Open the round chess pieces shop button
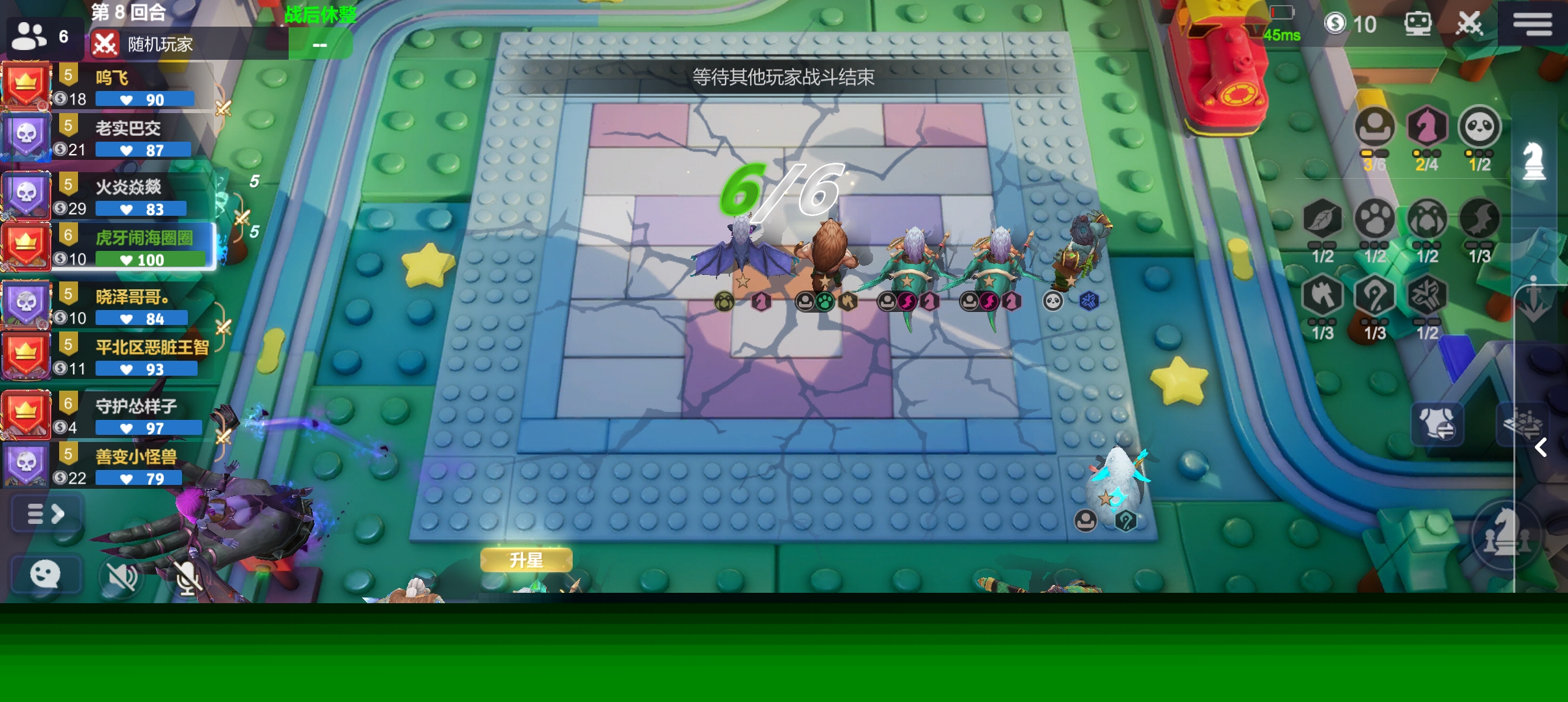This screenshot has height=702, width=1568. click(1504, 534)
